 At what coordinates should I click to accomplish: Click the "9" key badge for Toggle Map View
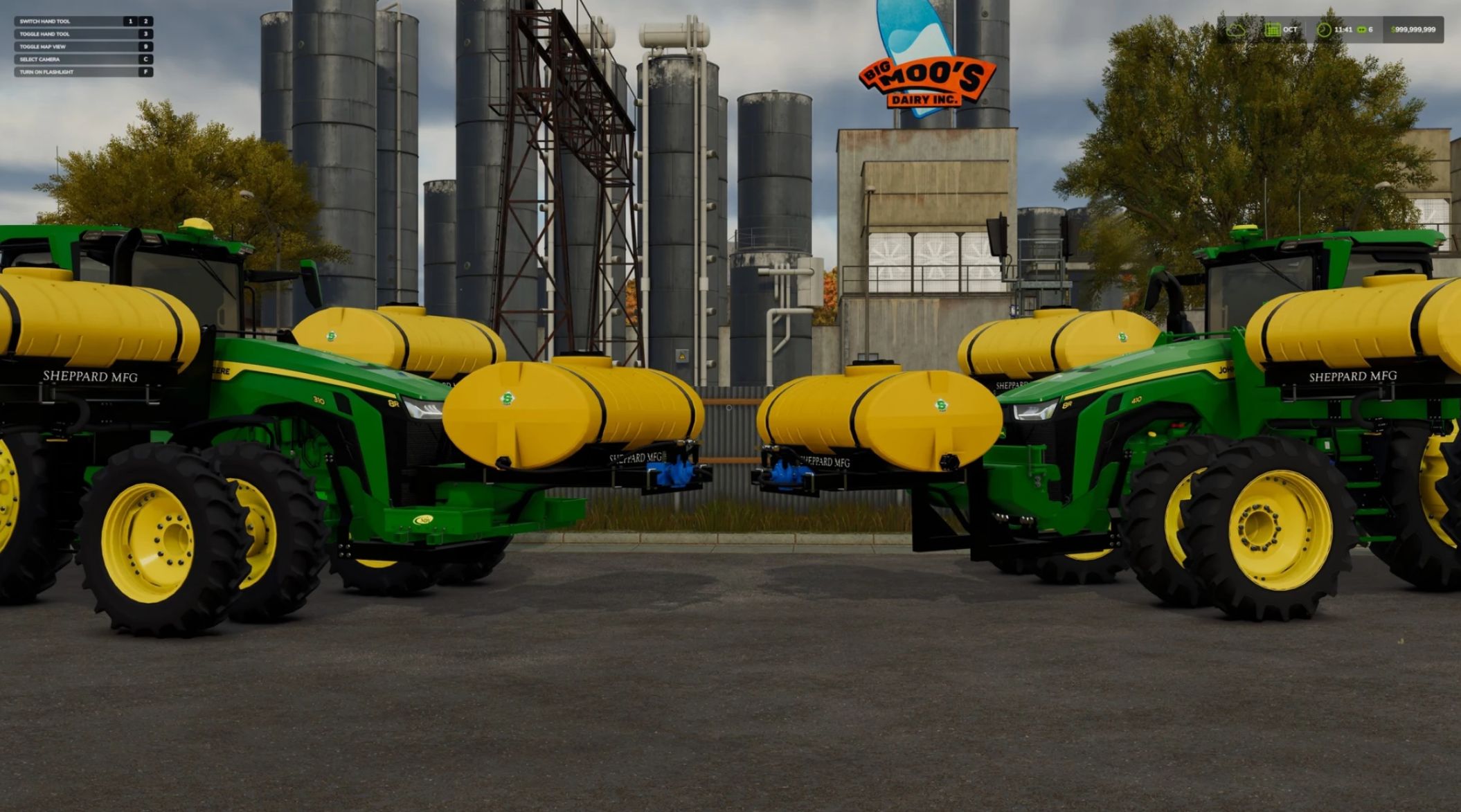click(146, 47)
